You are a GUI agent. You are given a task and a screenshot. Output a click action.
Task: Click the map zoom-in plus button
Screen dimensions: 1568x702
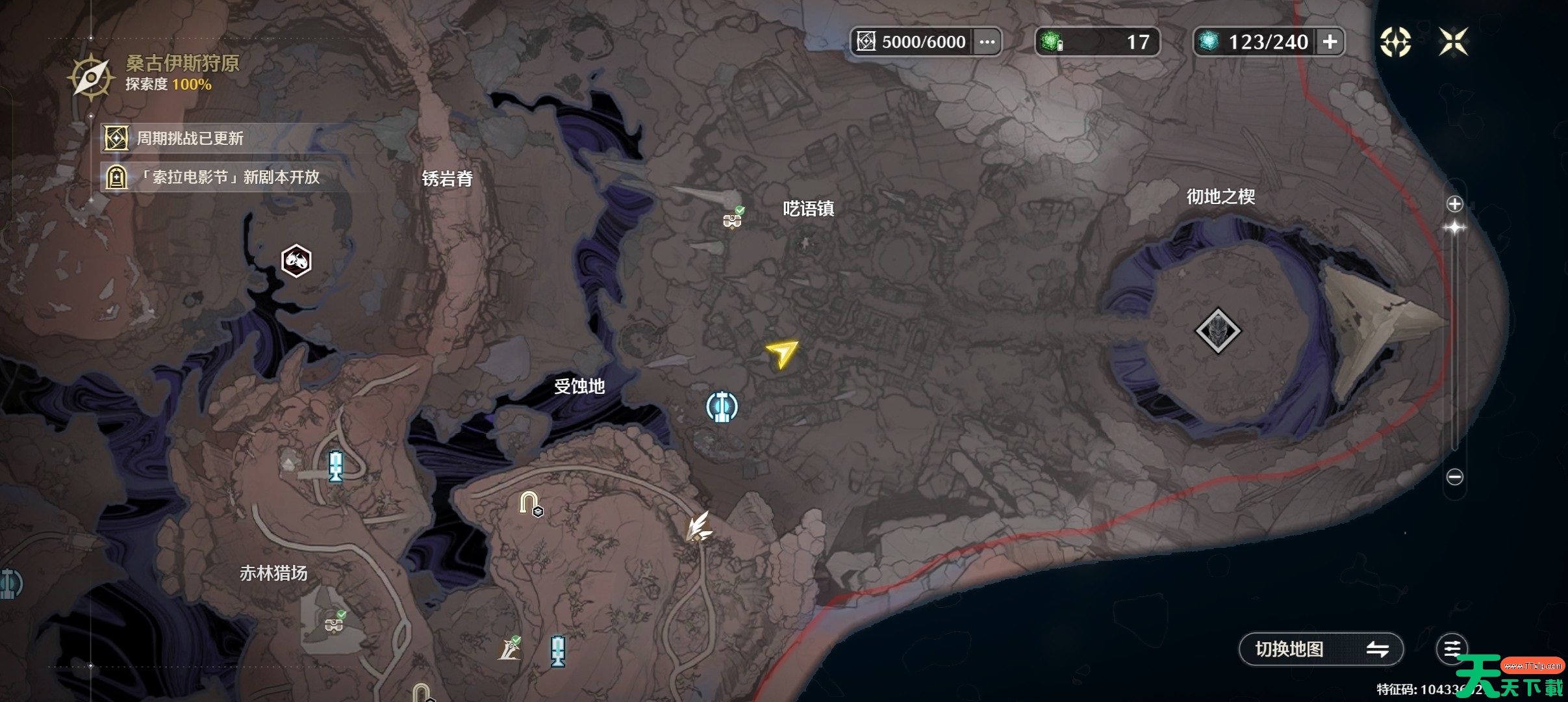(1454, 204)
